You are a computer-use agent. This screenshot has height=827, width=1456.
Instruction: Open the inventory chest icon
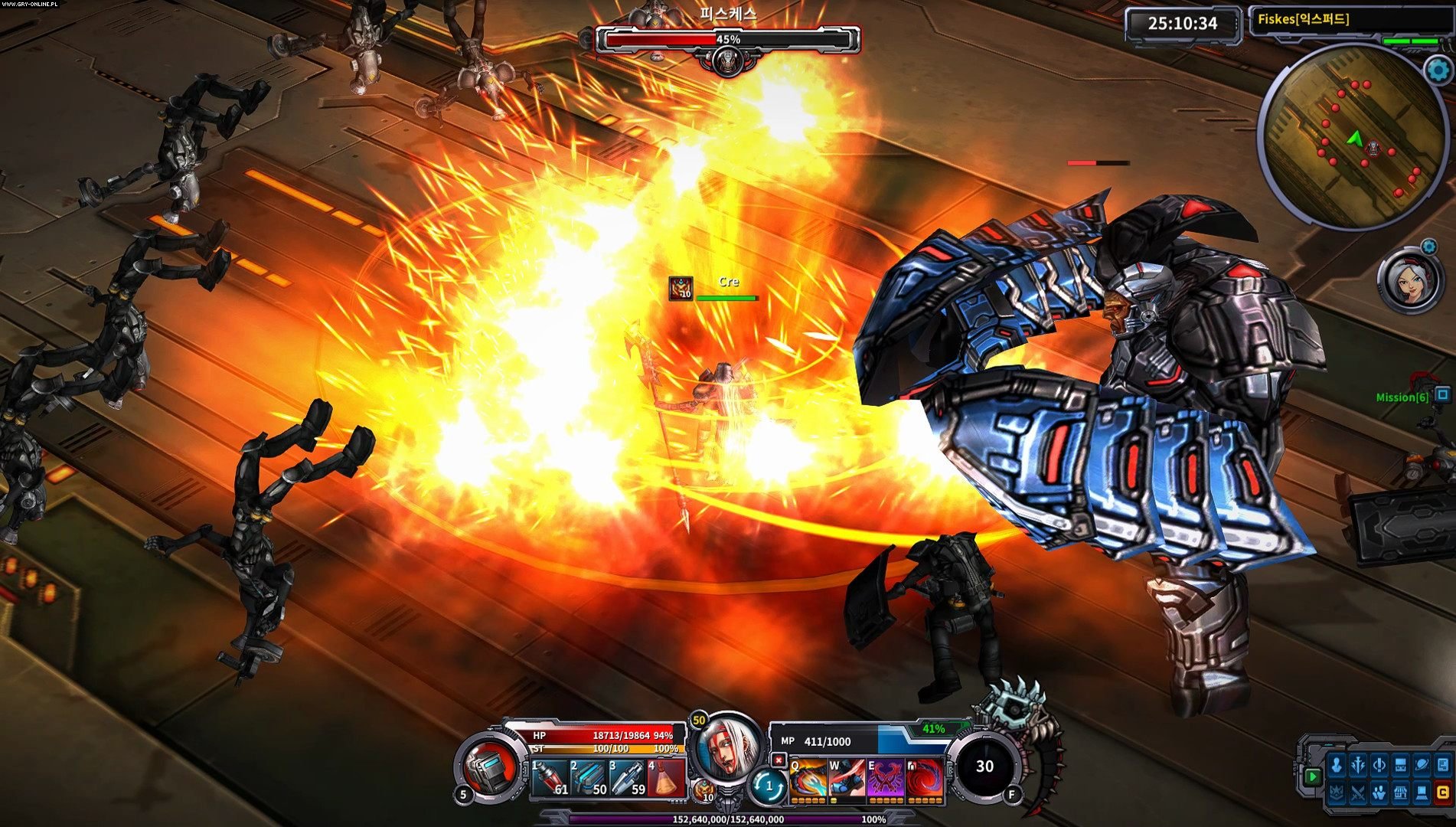click(x=1401, y=767)
